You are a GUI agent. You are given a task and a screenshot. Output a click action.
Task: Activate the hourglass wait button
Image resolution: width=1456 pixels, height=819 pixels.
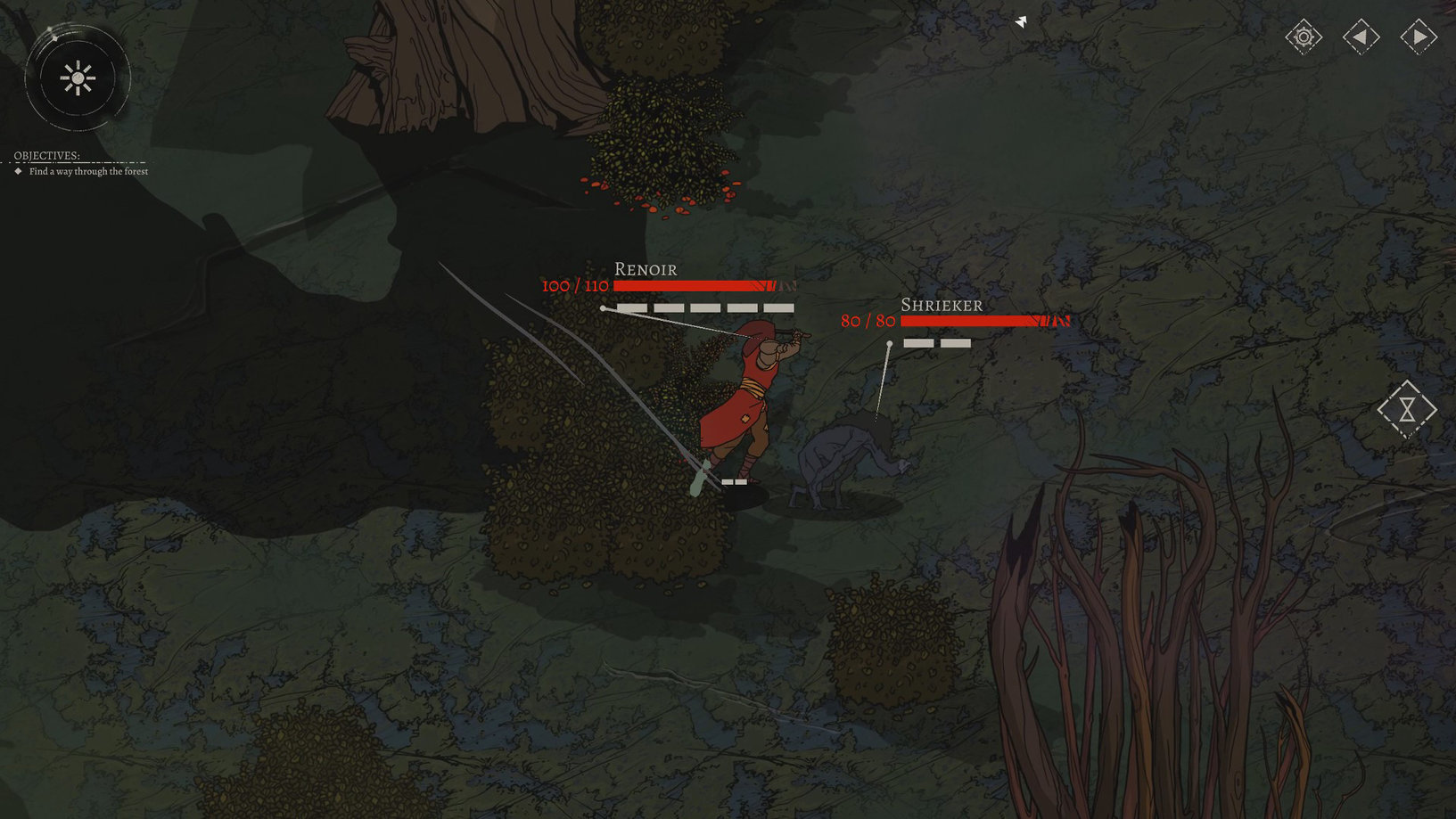(x=1407, y=409)
